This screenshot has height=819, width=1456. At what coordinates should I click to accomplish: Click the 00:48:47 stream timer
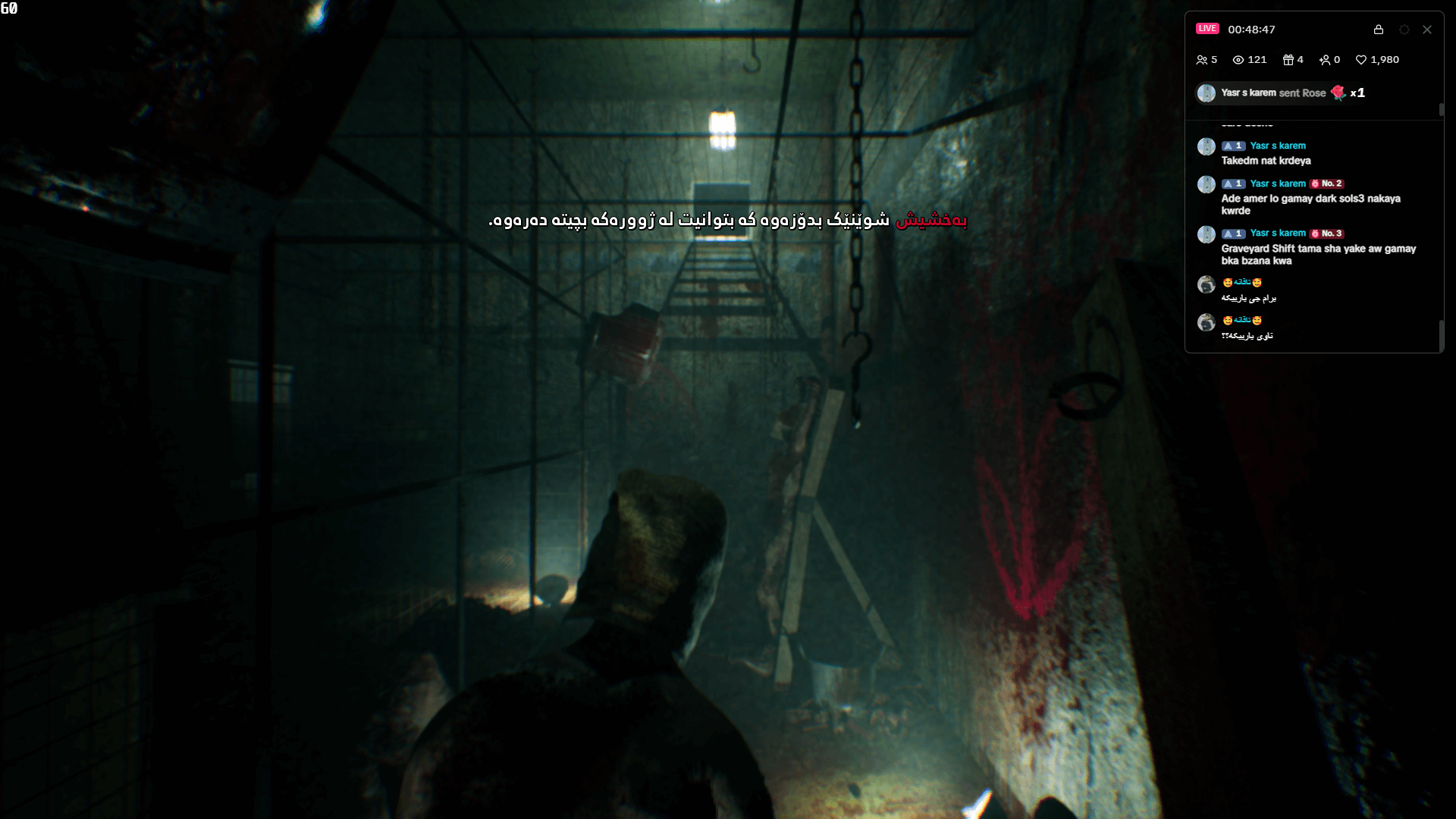(1251, 29)
